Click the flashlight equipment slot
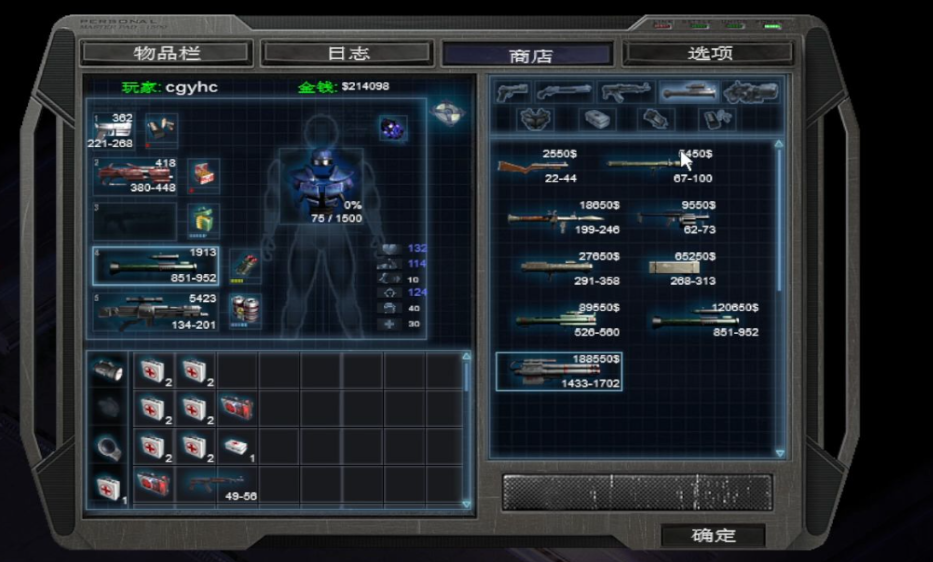Viewport: 933px width, 562px height. pyautogui.click(x=106, y=371)
